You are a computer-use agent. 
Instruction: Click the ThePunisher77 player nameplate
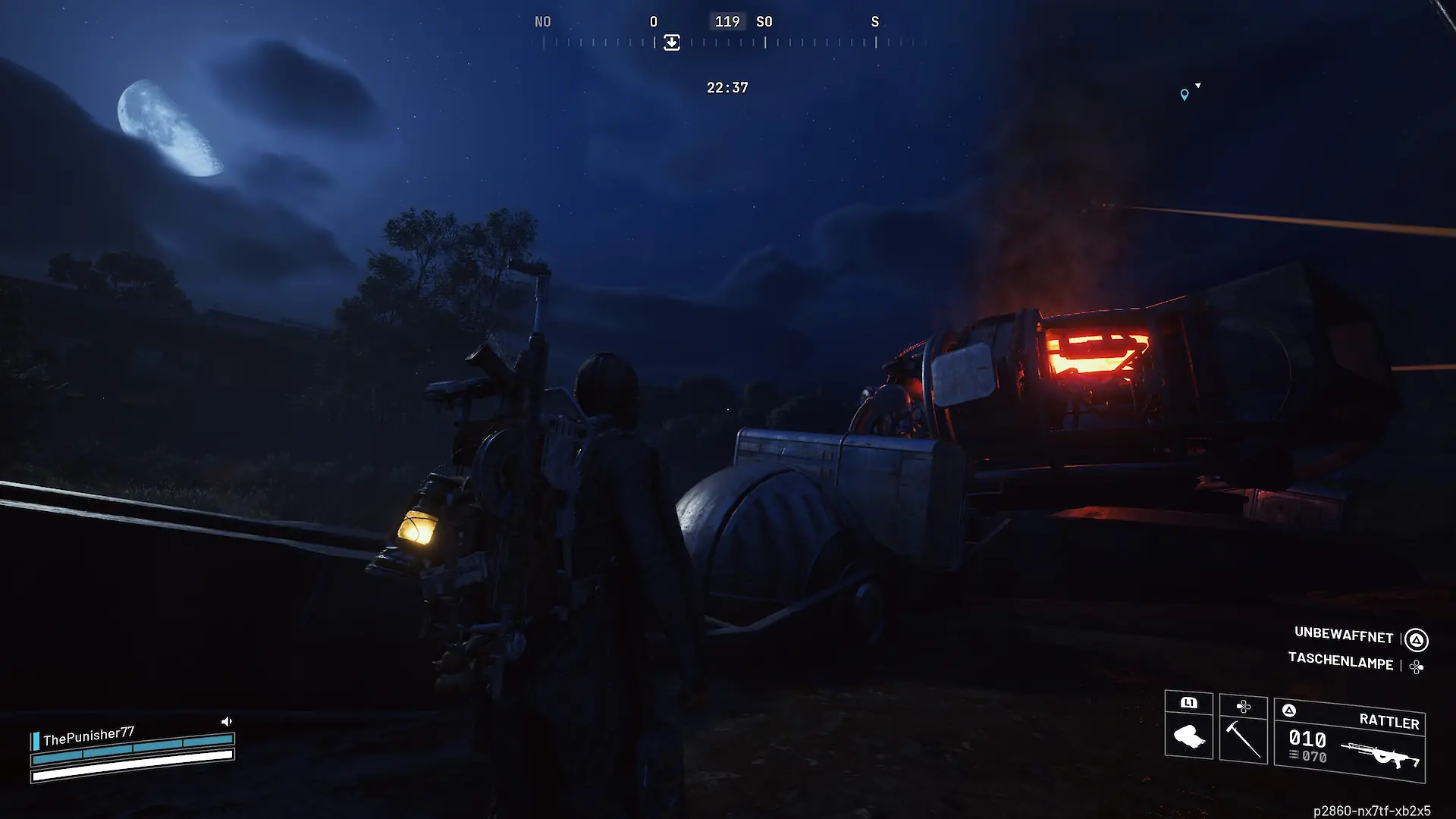click(x=89, y=736)
